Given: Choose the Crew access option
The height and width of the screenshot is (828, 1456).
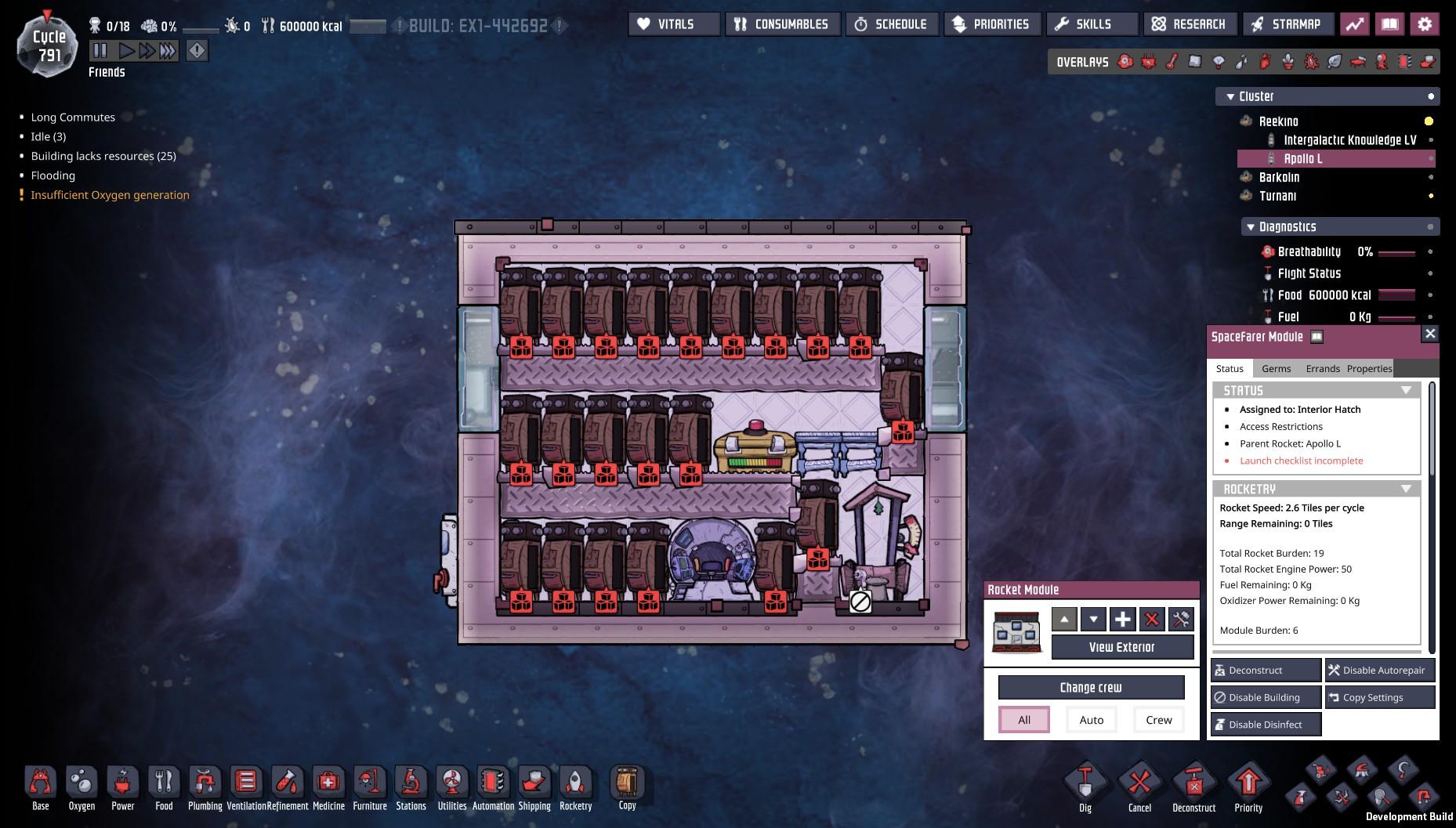Looking at the screenshot, I should click(x=1158, y=720).
